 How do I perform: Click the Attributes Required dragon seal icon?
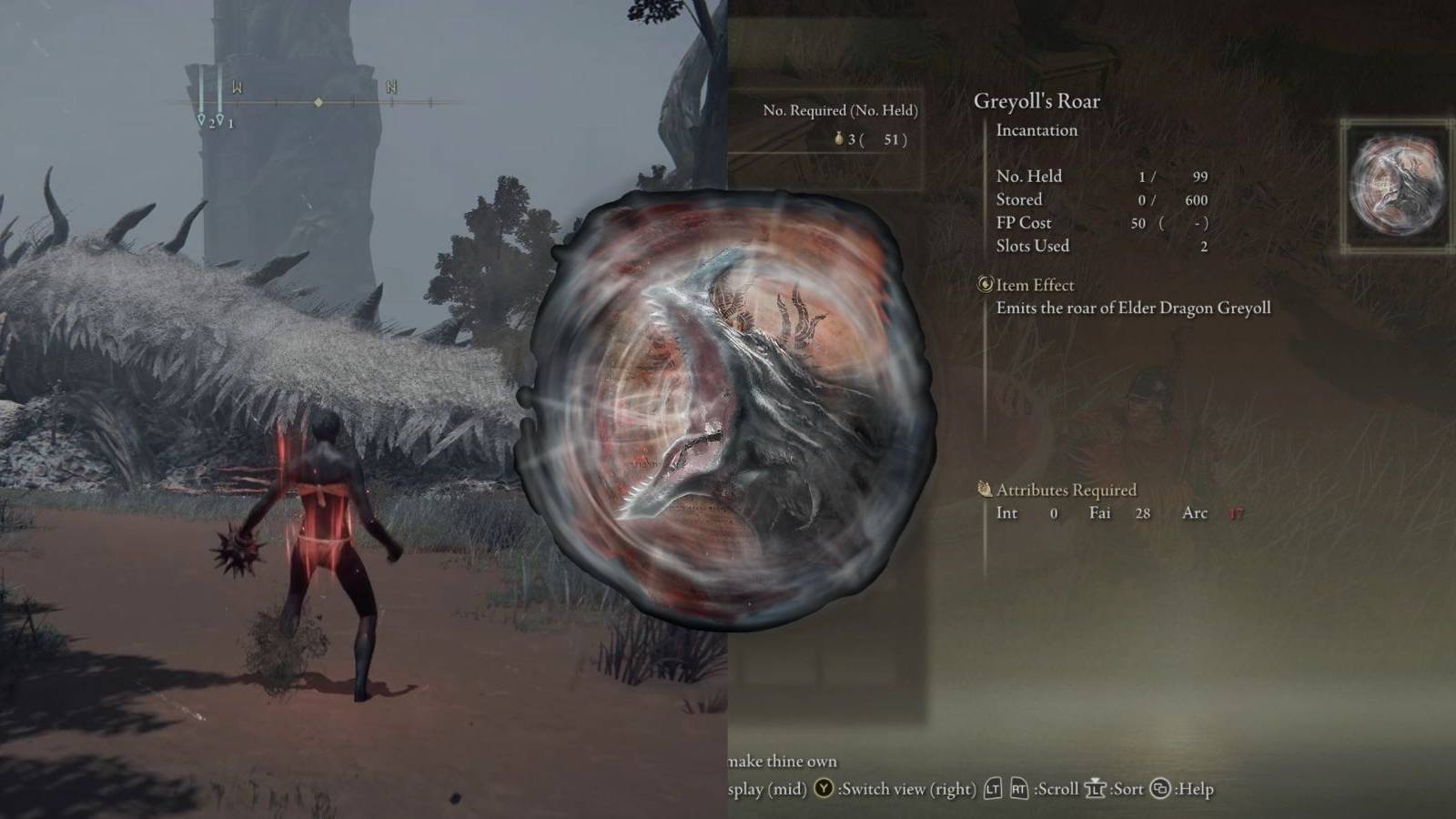click(x=986, y=490)
